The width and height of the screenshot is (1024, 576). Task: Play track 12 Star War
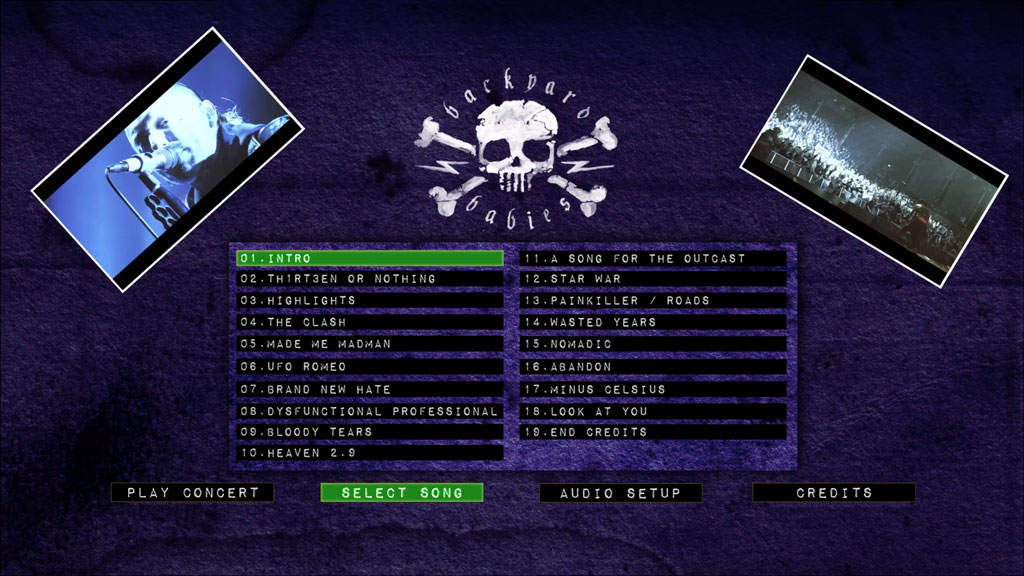(x=653, y=279)
